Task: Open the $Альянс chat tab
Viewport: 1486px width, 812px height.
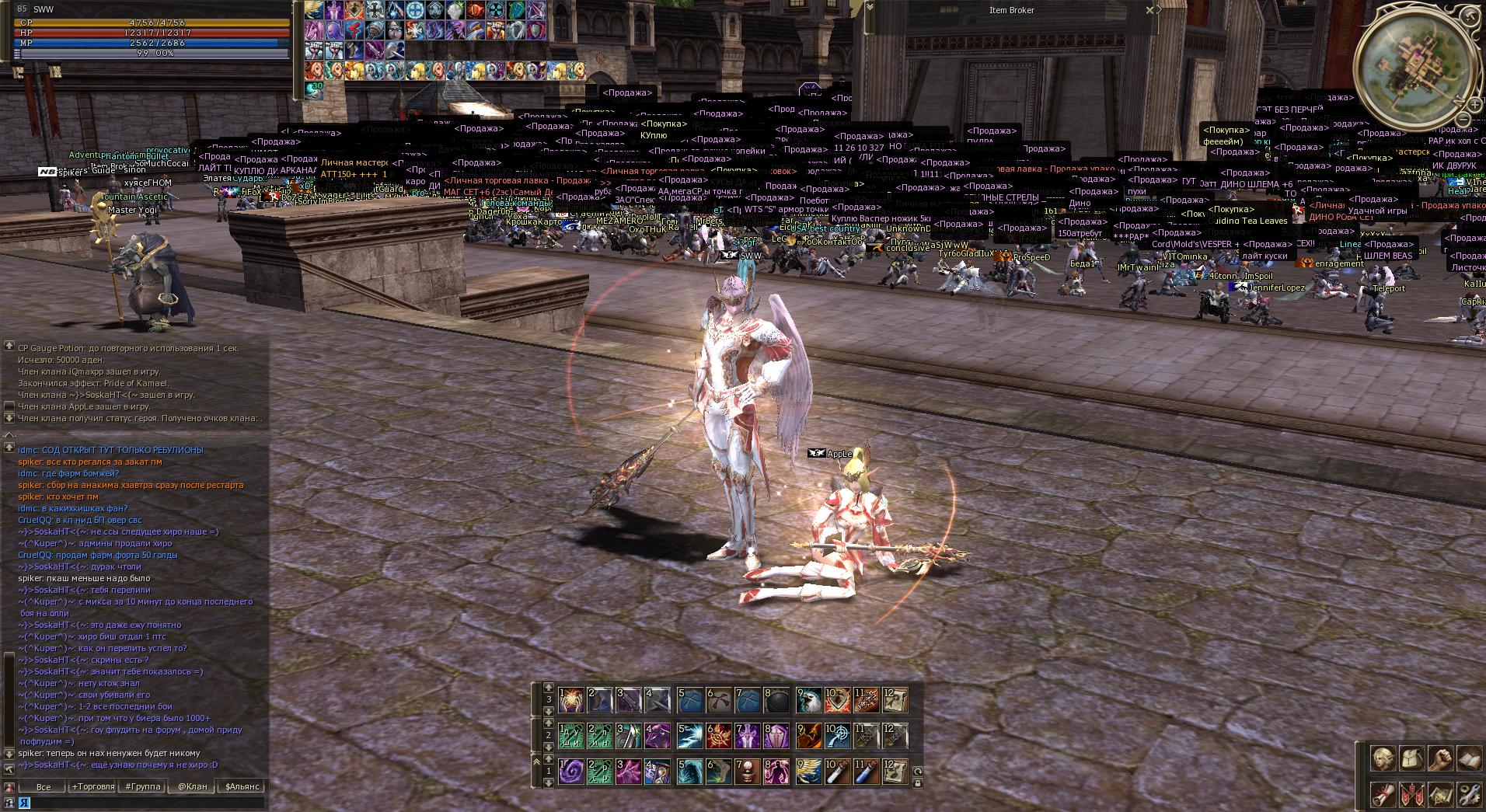Action: pyautogui.click(x=242, y=786)
